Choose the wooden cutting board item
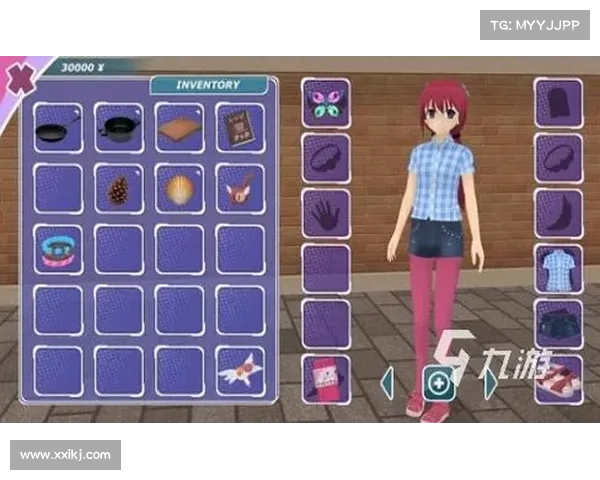Screen dimensions: 600x480 click(180, 128)
